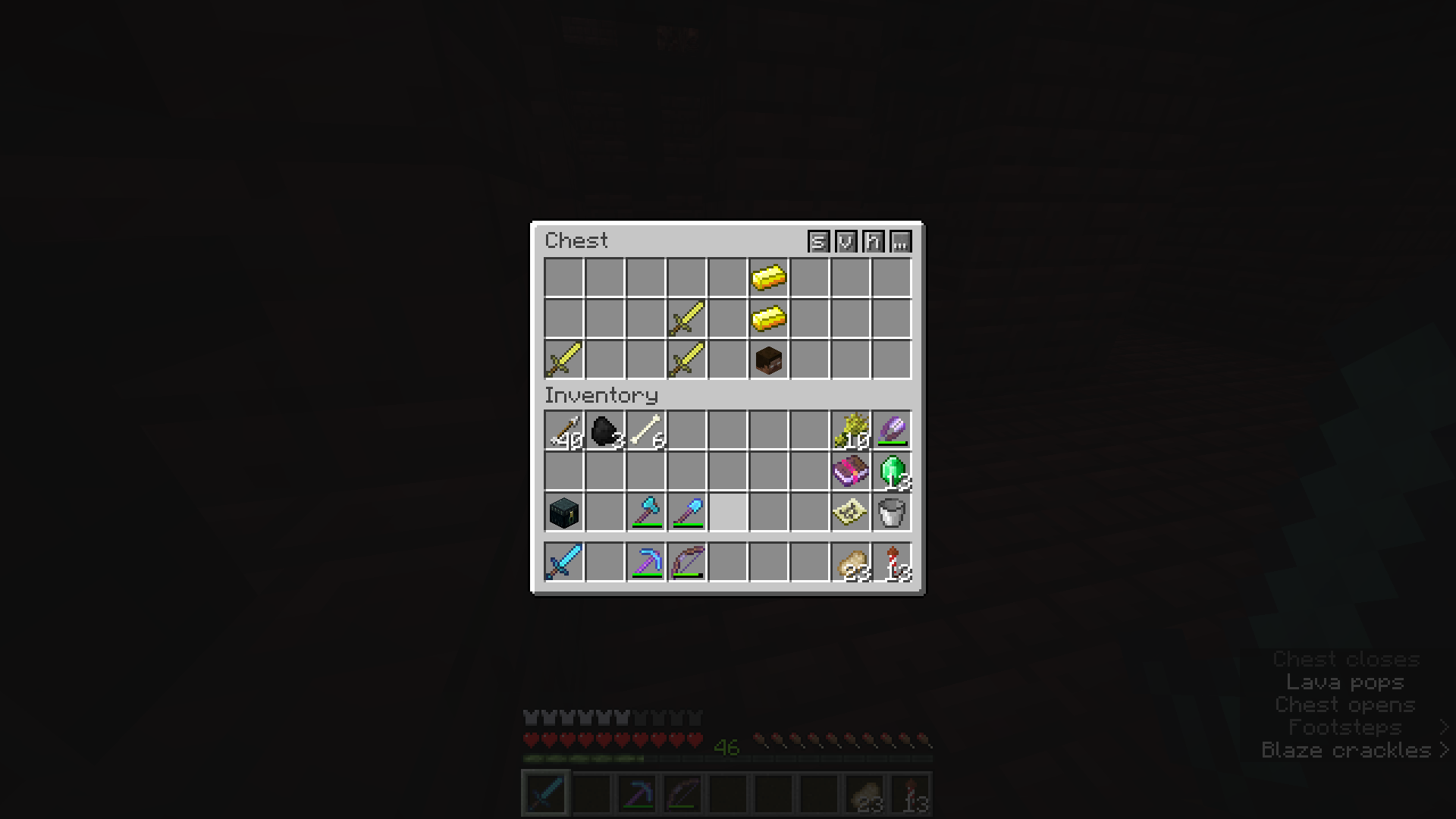Screen dimensions: 1456x819
Task: Grab the enchanted bow
Action: [686, 560]
